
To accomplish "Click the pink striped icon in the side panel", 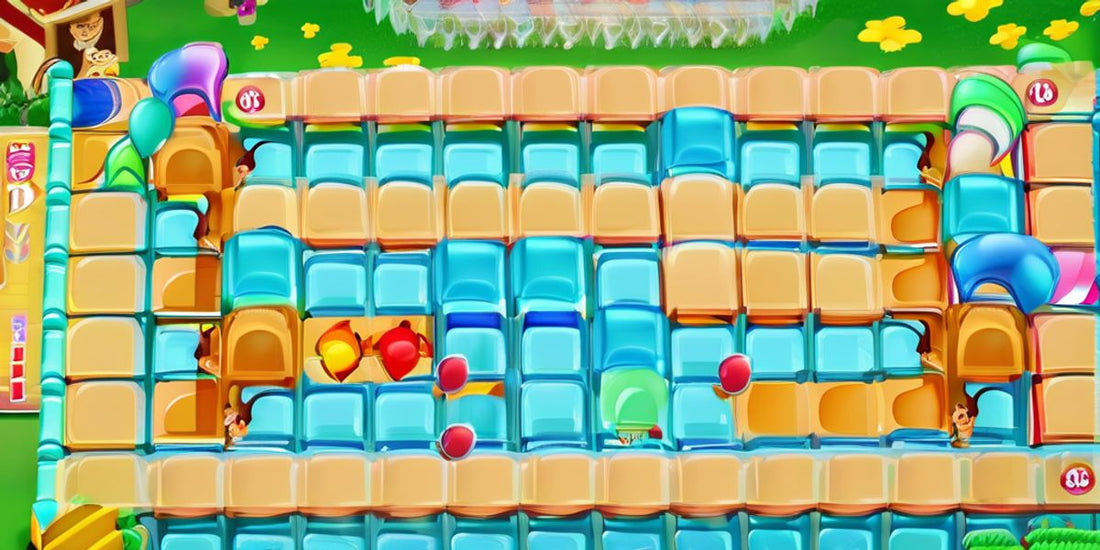I will pyautogui.click(x=20, y=158).
